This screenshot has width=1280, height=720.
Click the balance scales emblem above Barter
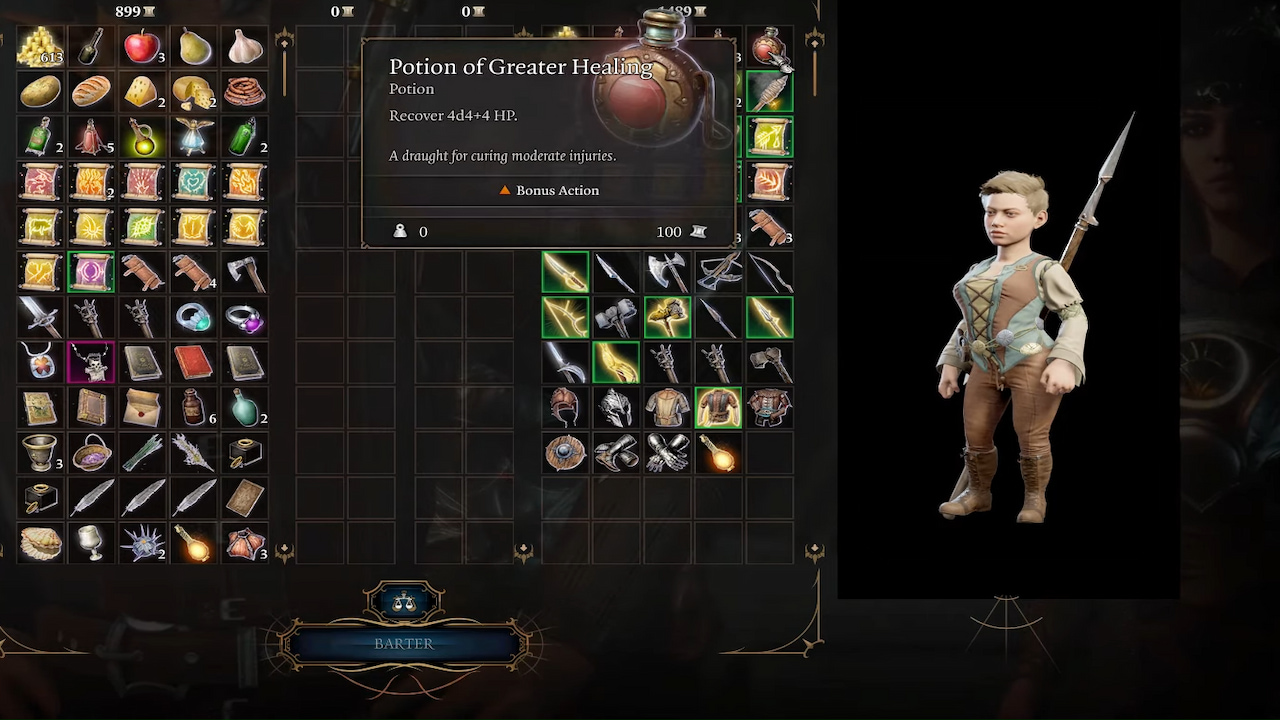coord(404,602)
